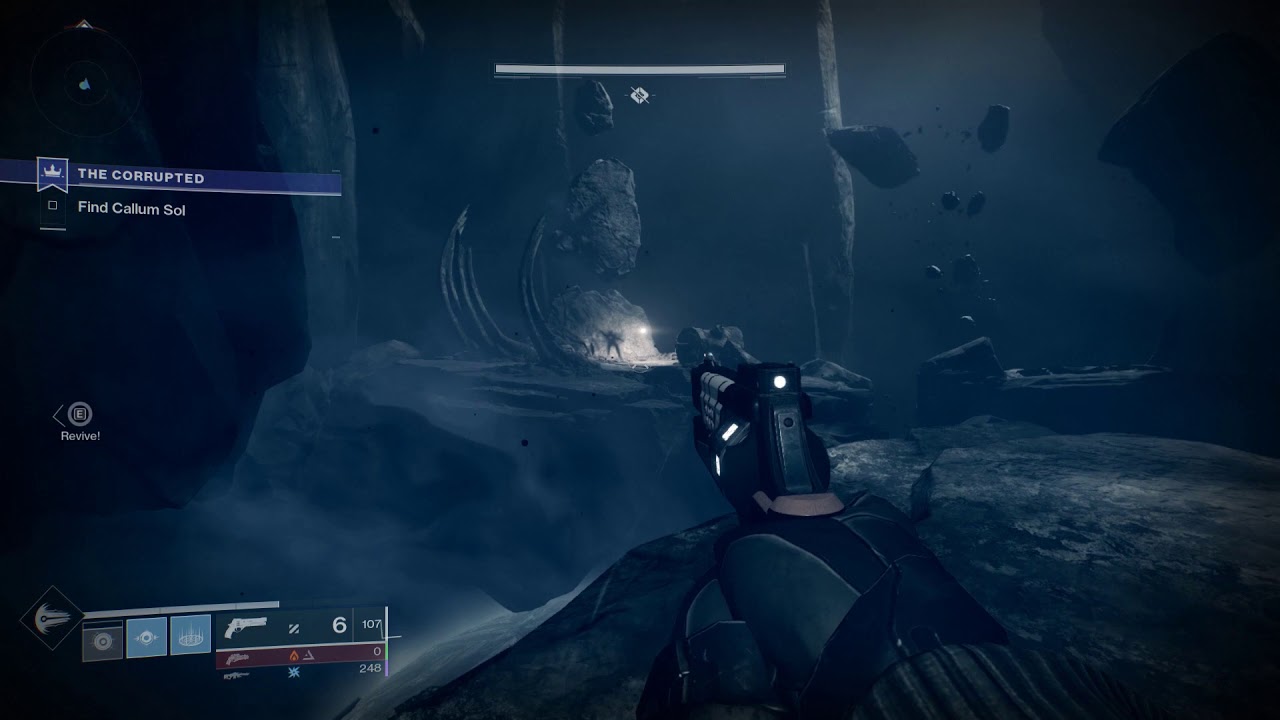
Task: Switch to the heavy weapon slot
Action: [300, 670]
